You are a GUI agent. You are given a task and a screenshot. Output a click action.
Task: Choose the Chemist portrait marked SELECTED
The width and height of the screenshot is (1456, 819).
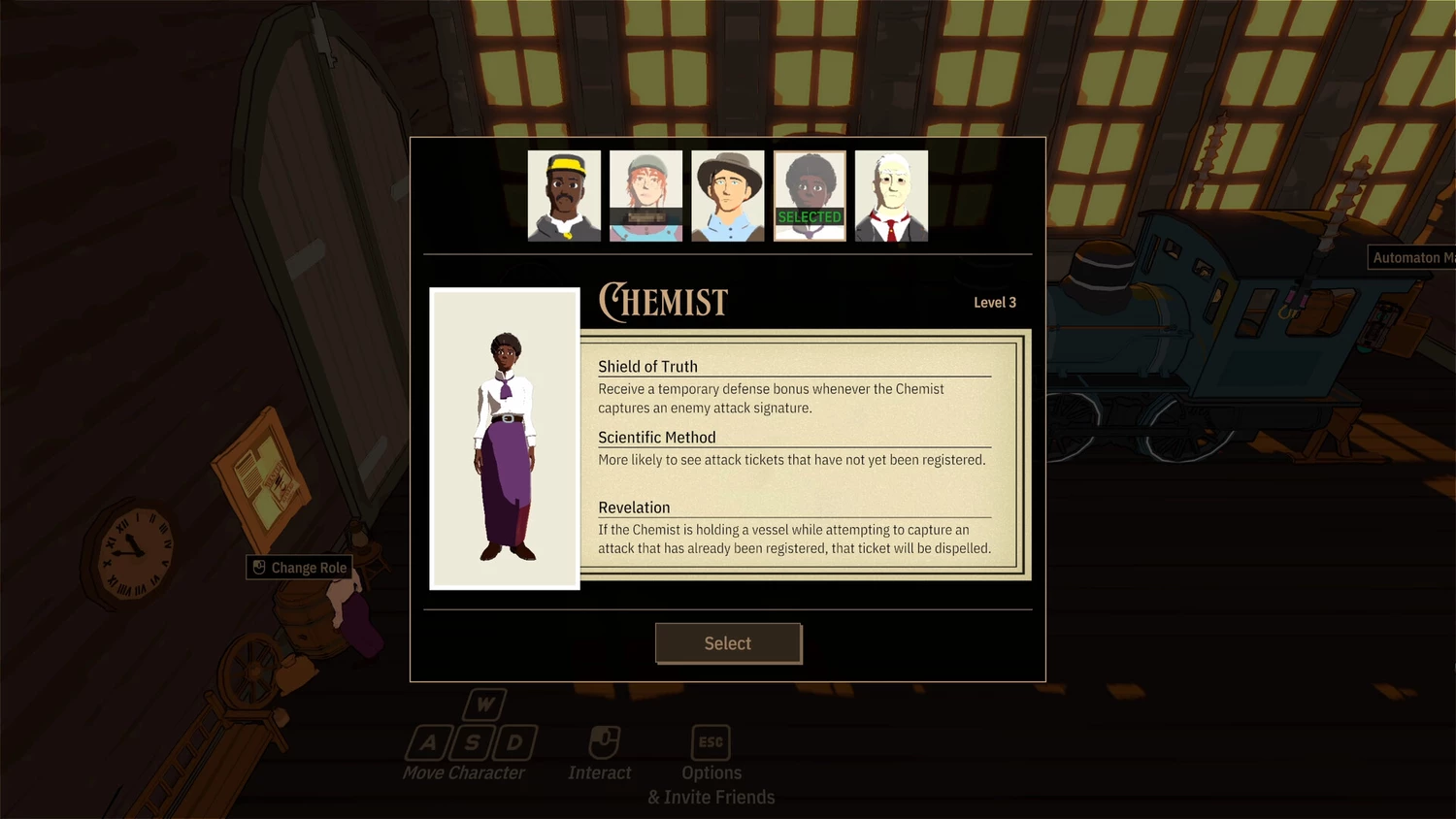tap(810, 196)
